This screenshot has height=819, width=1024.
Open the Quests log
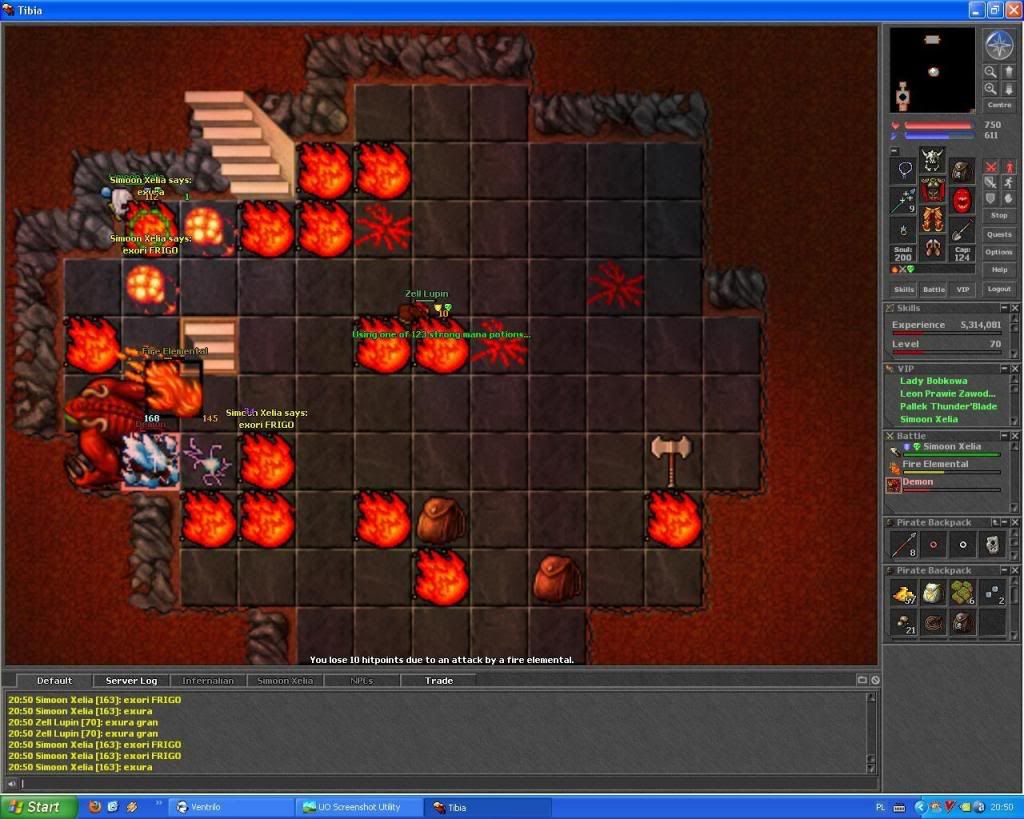(x=999, y=235)
